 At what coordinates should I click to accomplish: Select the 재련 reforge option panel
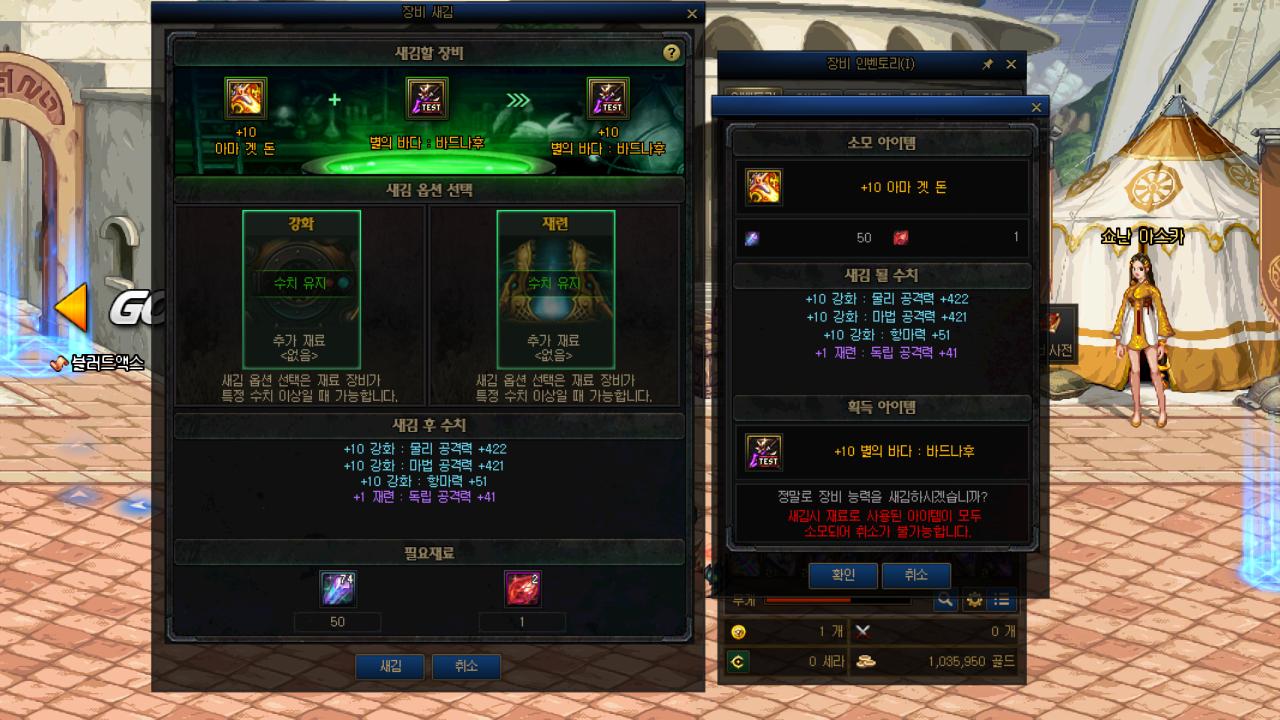pos(553,288)
